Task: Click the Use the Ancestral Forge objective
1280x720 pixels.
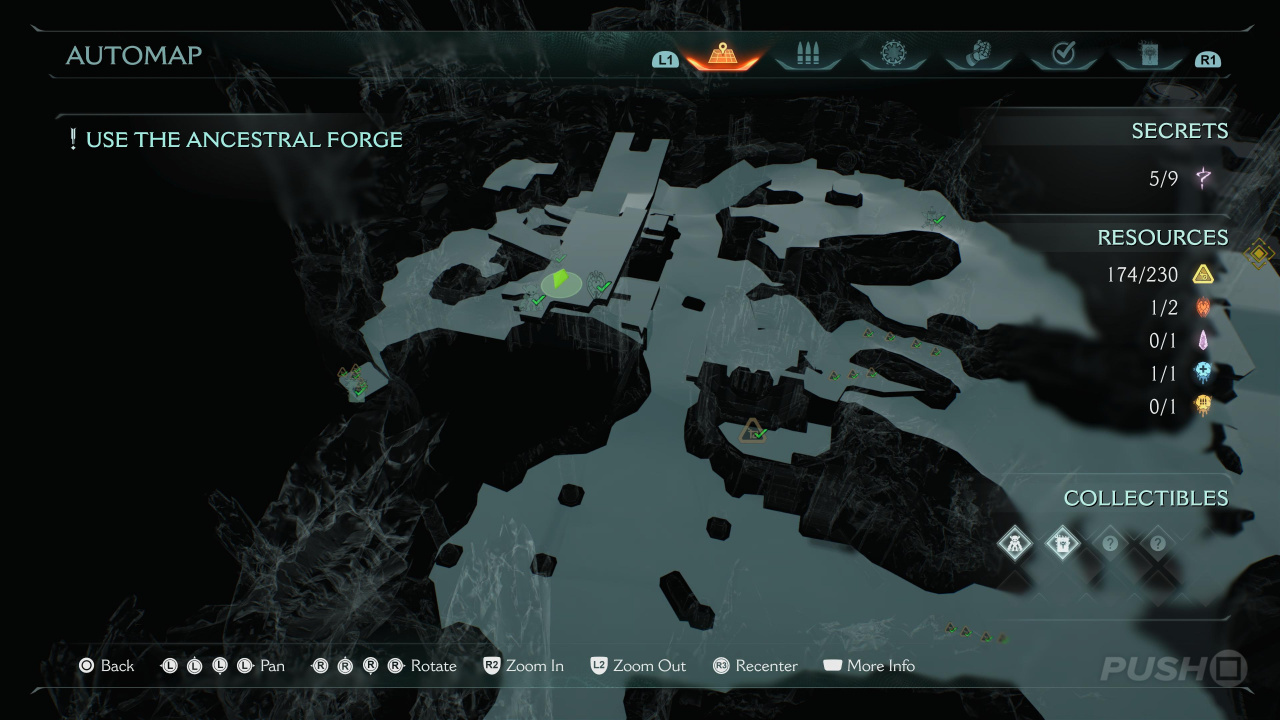Action: (x=235, y=140)
